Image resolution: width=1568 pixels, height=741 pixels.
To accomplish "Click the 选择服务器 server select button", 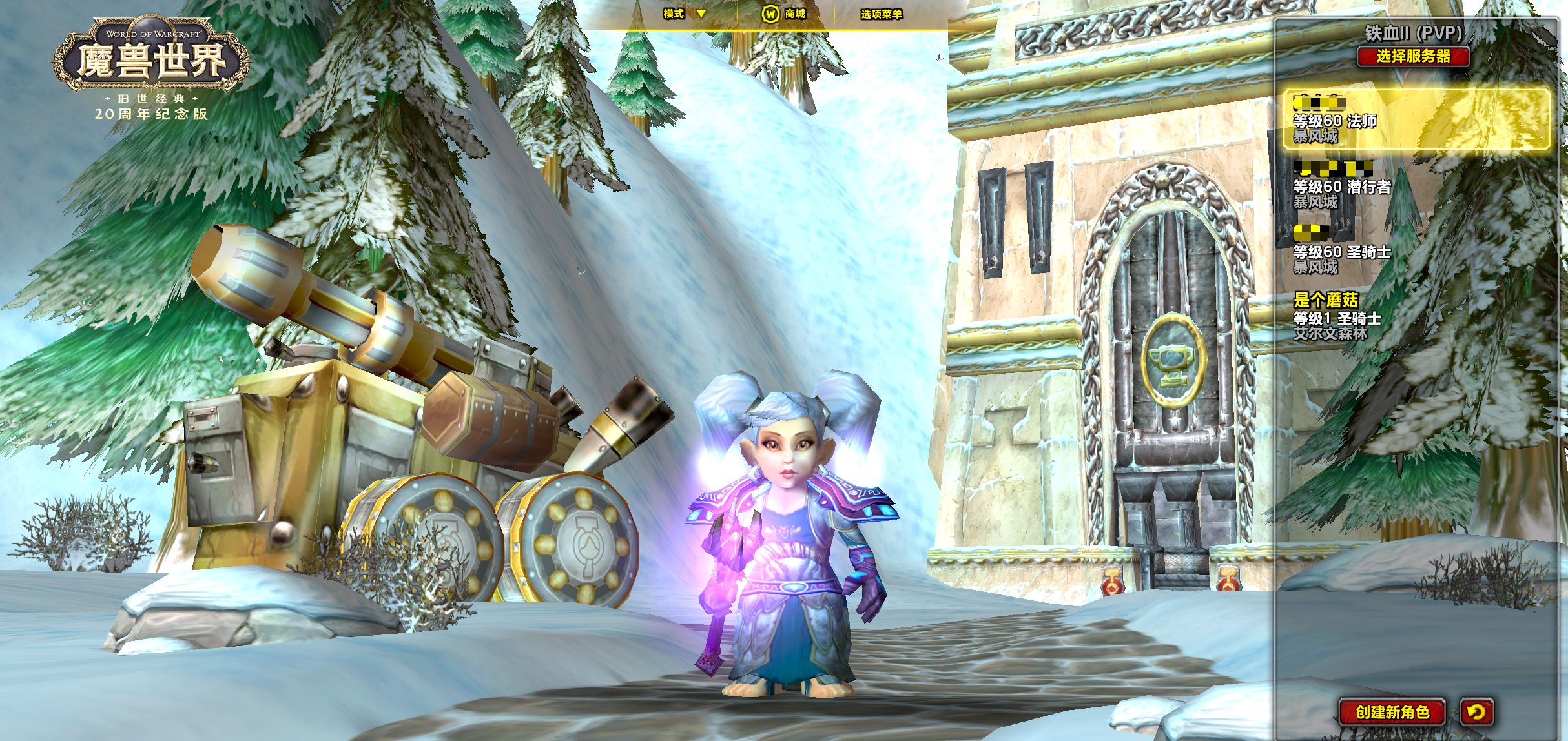I will click(1413, 56).
